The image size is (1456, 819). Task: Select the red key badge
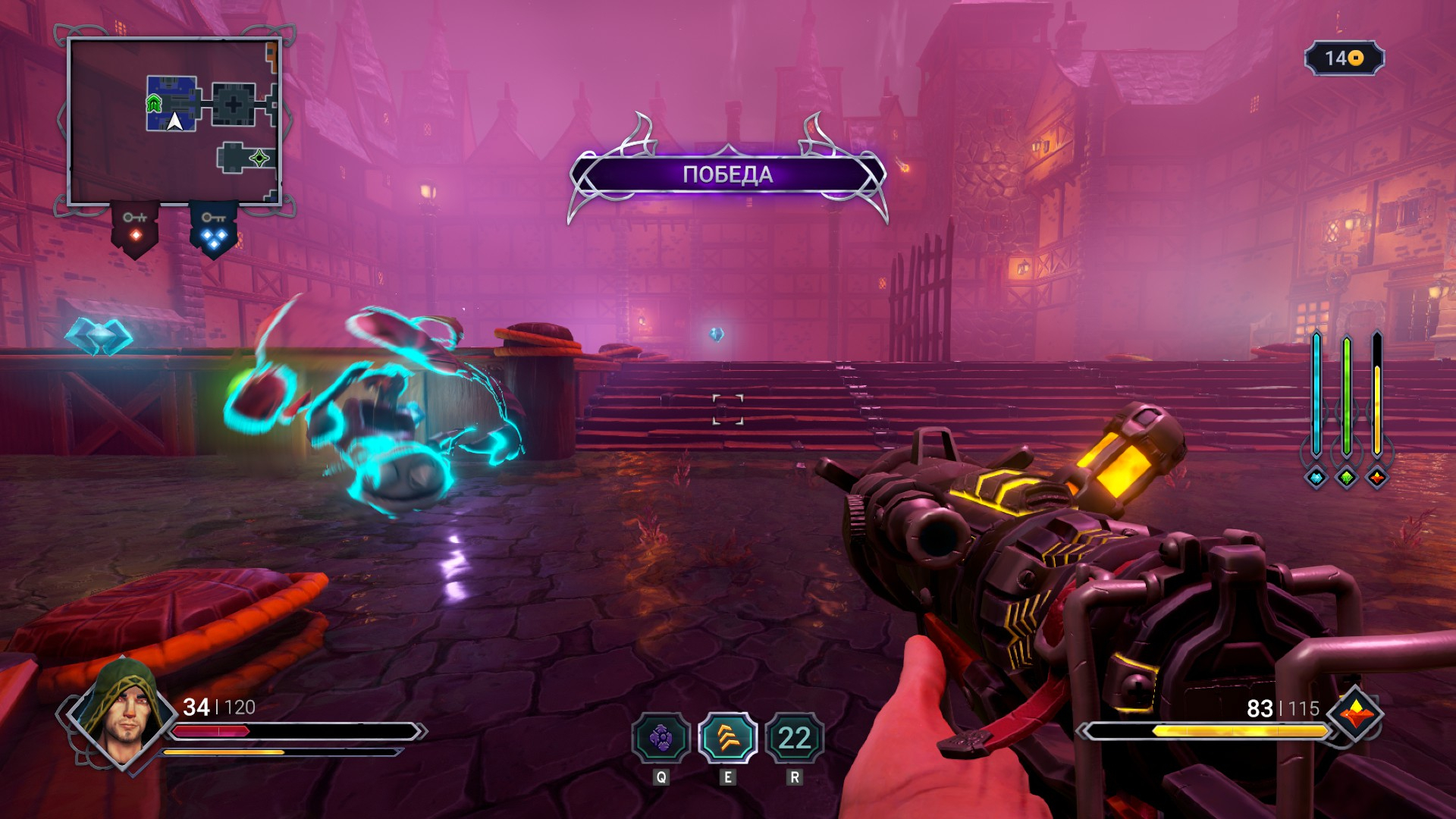click(136, 228)
